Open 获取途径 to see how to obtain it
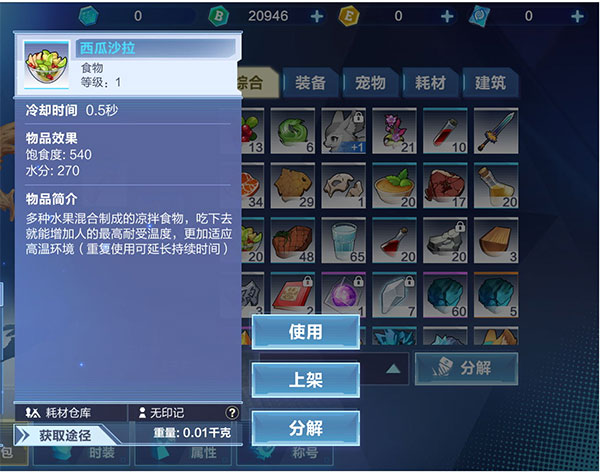 click(x=65, y=435)
